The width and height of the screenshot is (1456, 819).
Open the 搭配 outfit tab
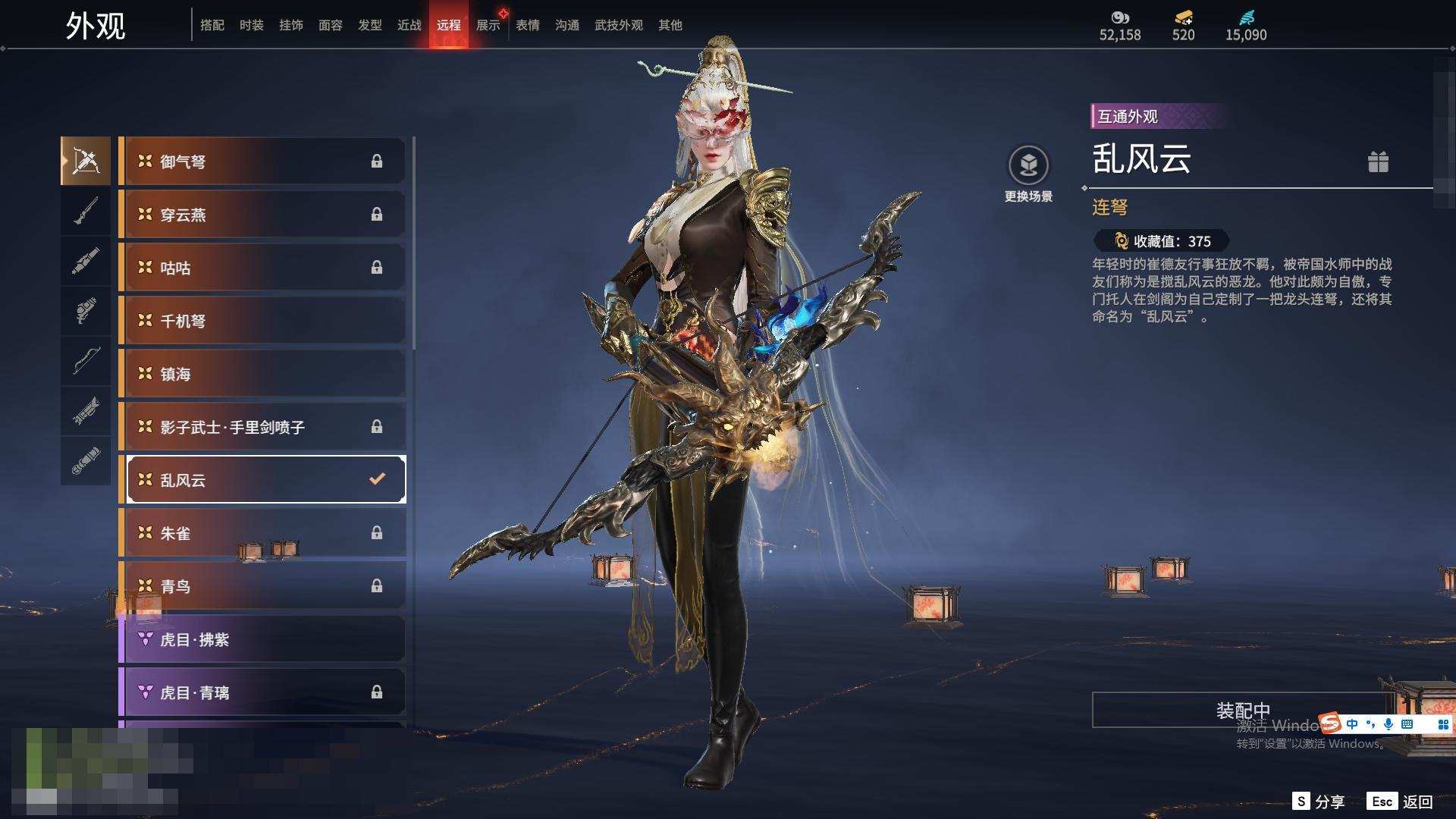pyautogui.click(x=212, y=25)
